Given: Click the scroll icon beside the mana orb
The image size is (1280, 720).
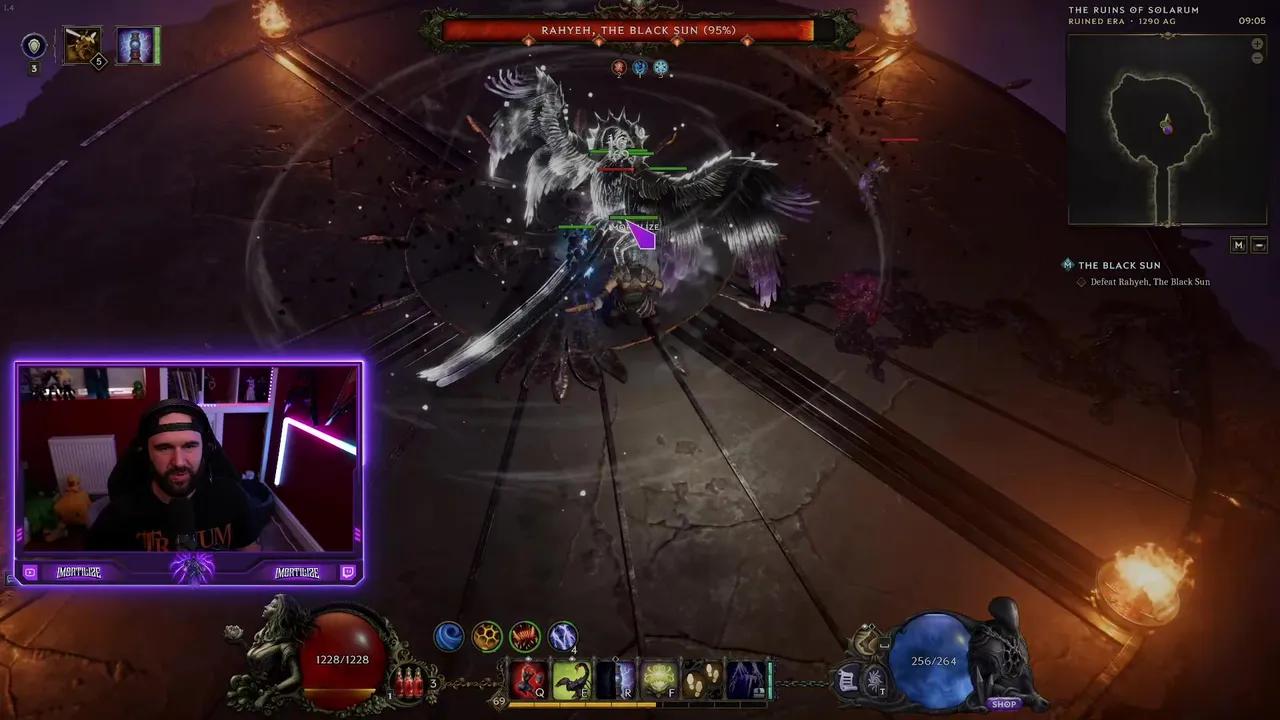Looking at the screenshot, I should coord(847,680).
